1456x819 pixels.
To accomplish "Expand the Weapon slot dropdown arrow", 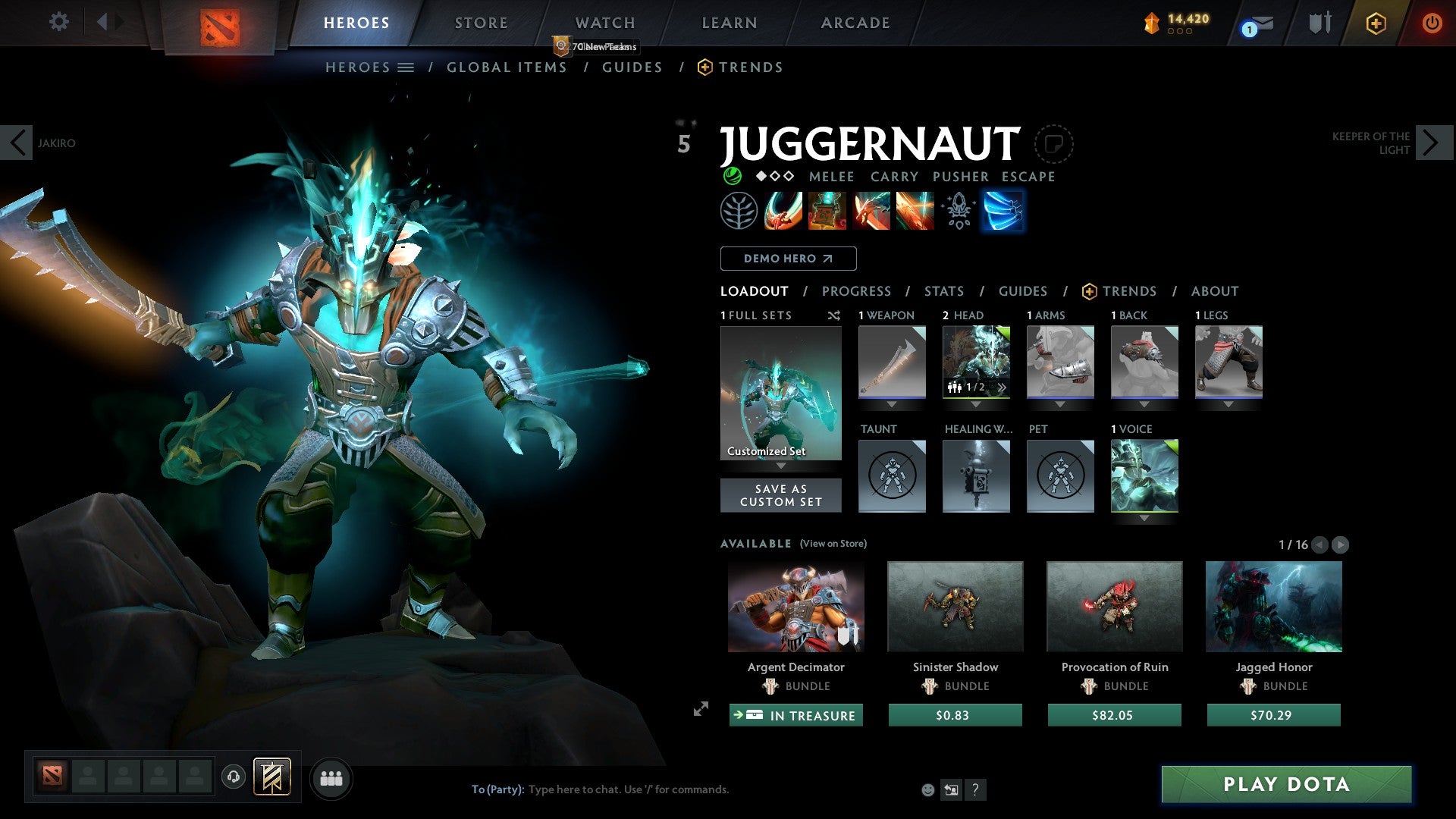I will 892,404.
